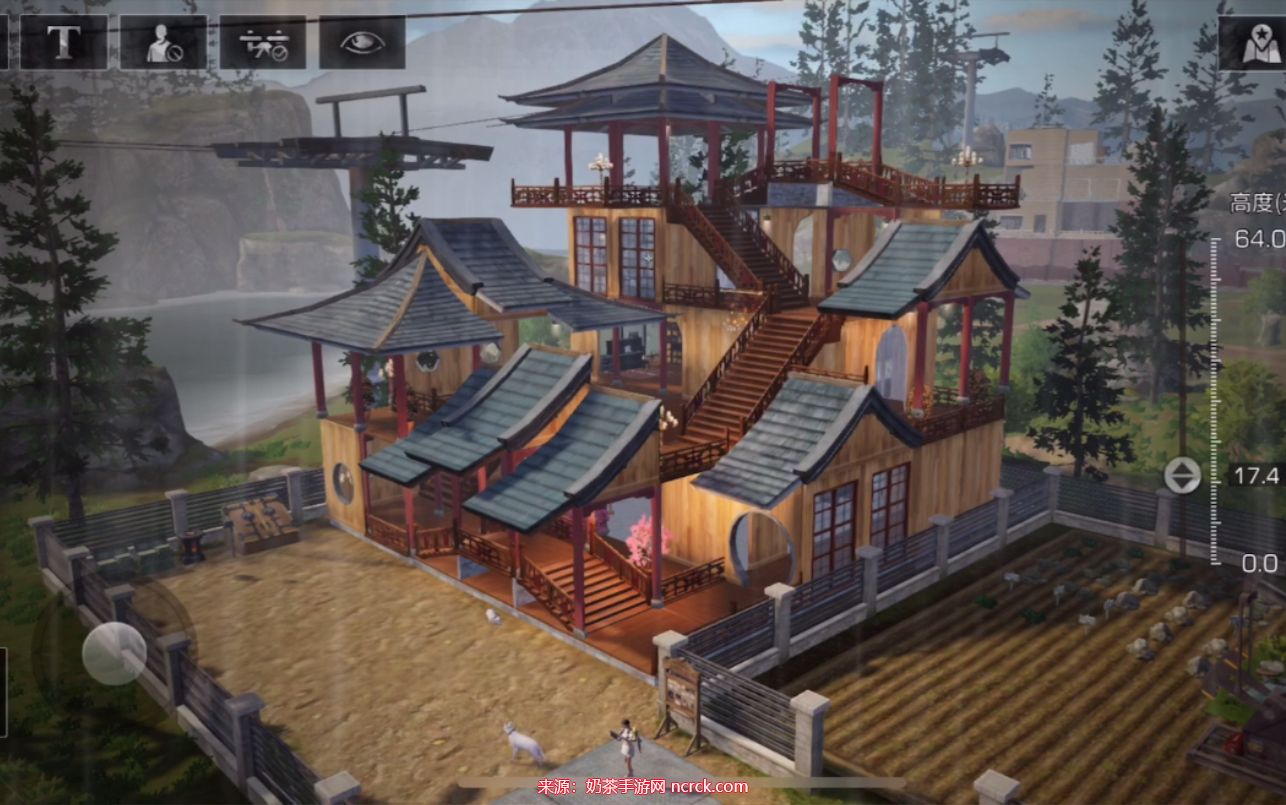Image resolution: width=1286 pixels, height=805 pixels.
Task: Tap the virtual joystick knob
Action: click(114, 653)
